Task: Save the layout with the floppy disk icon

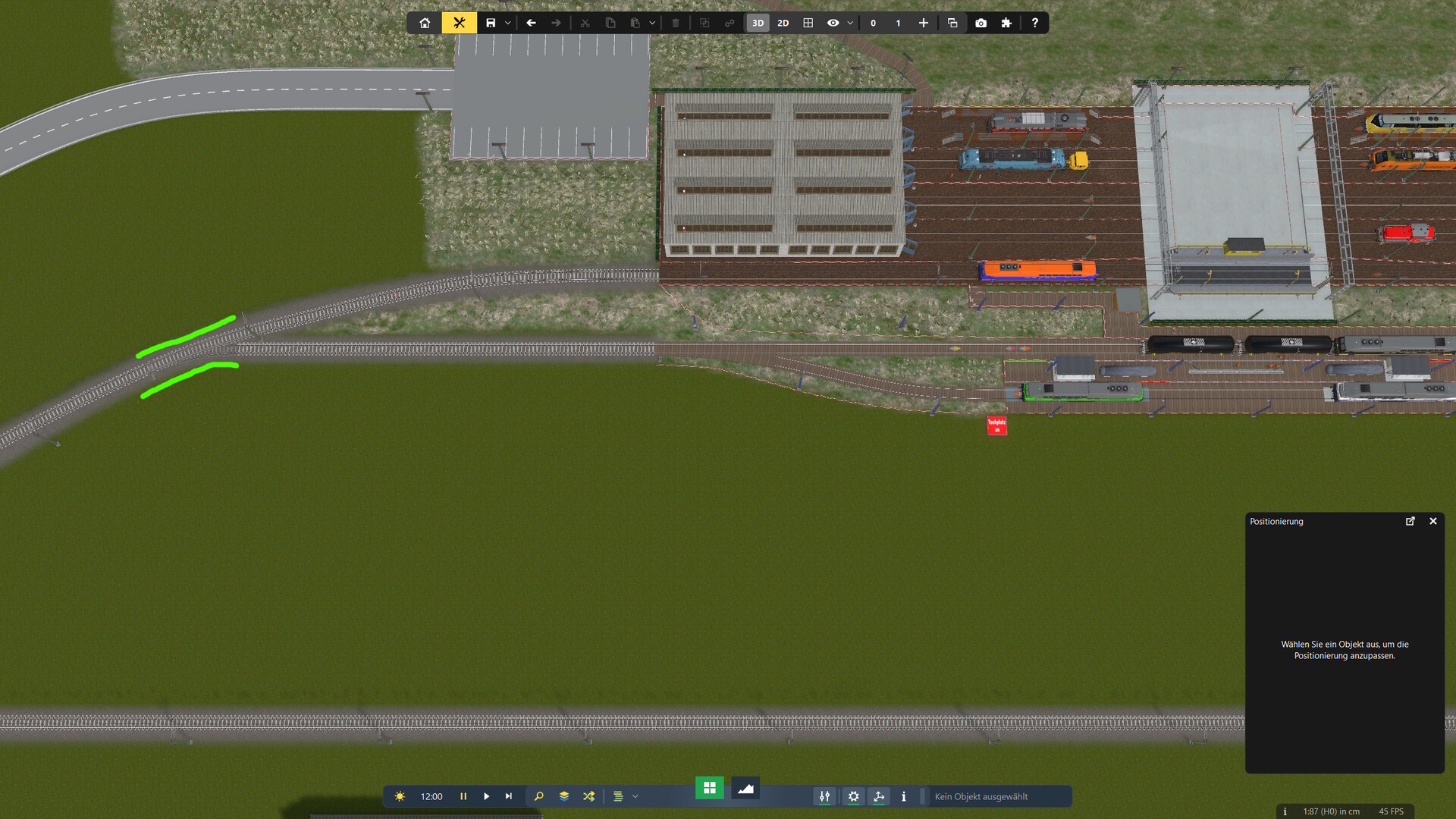Action: (491, 23)
